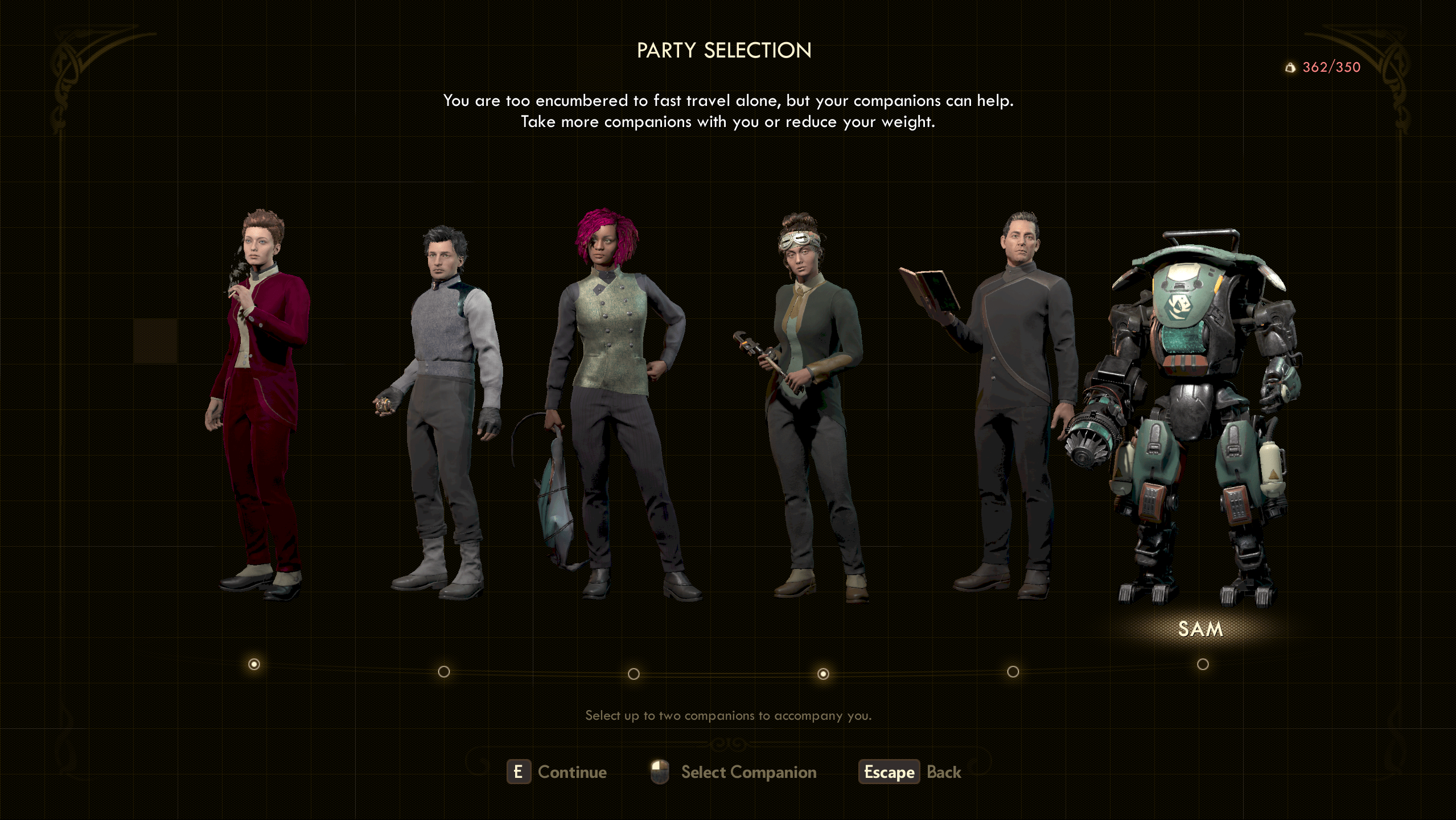Toggle the first companion's selection radio button

point(254,663)
